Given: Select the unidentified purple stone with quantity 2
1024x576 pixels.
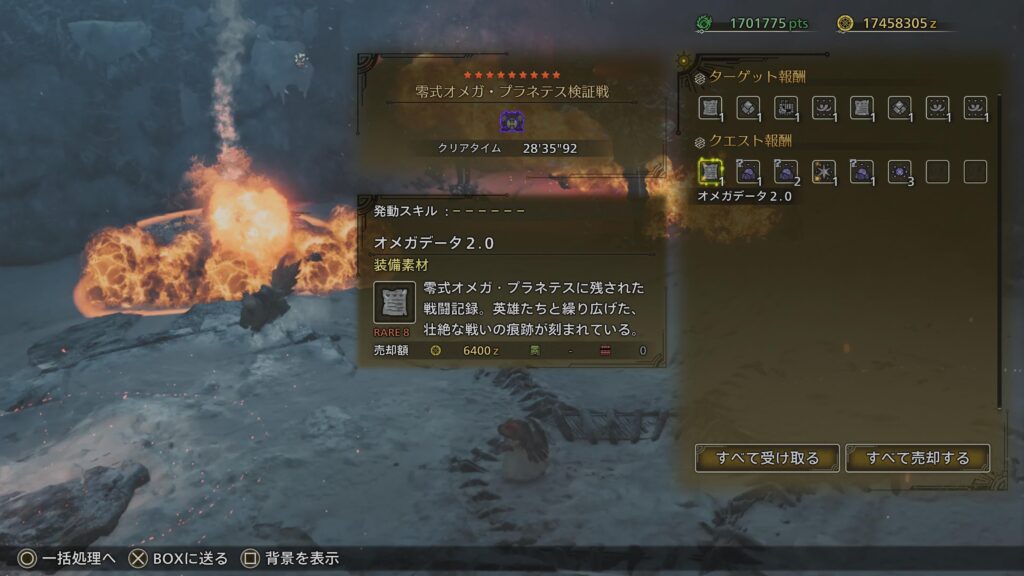Looking at the screenshot, I should click(x=786, y=172).
